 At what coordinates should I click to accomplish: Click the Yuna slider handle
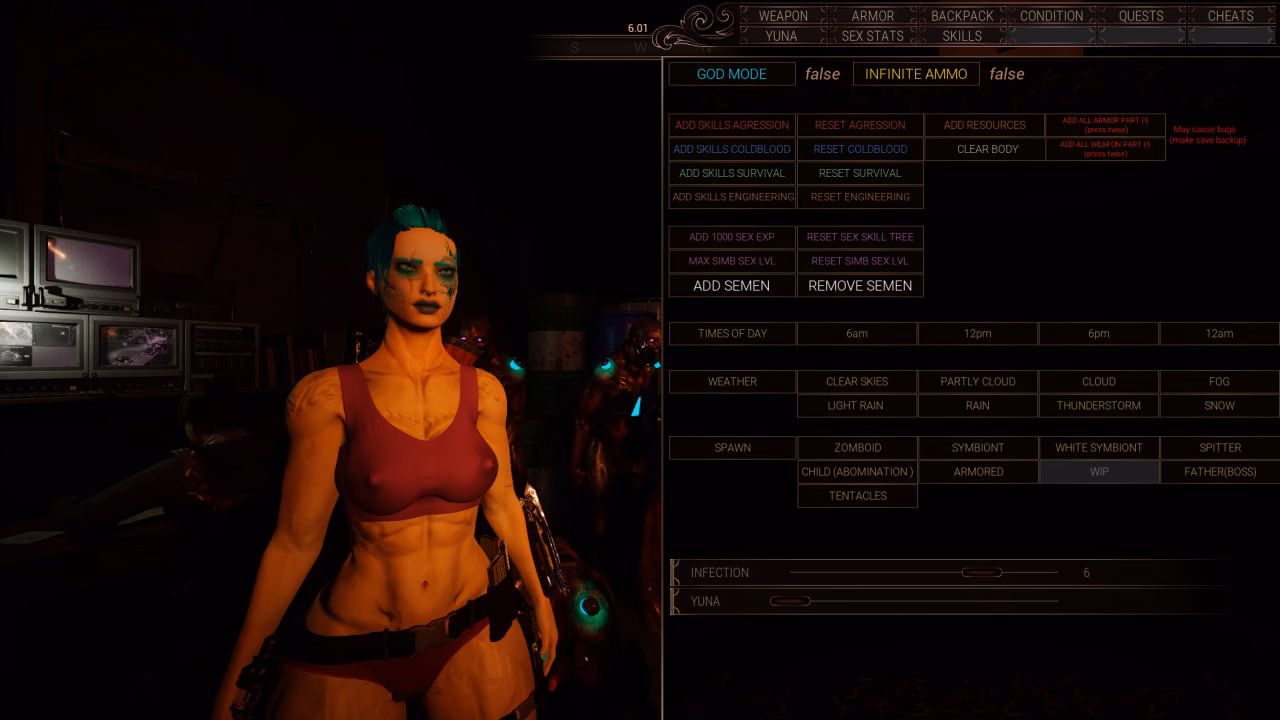click(x=790, y=601)
